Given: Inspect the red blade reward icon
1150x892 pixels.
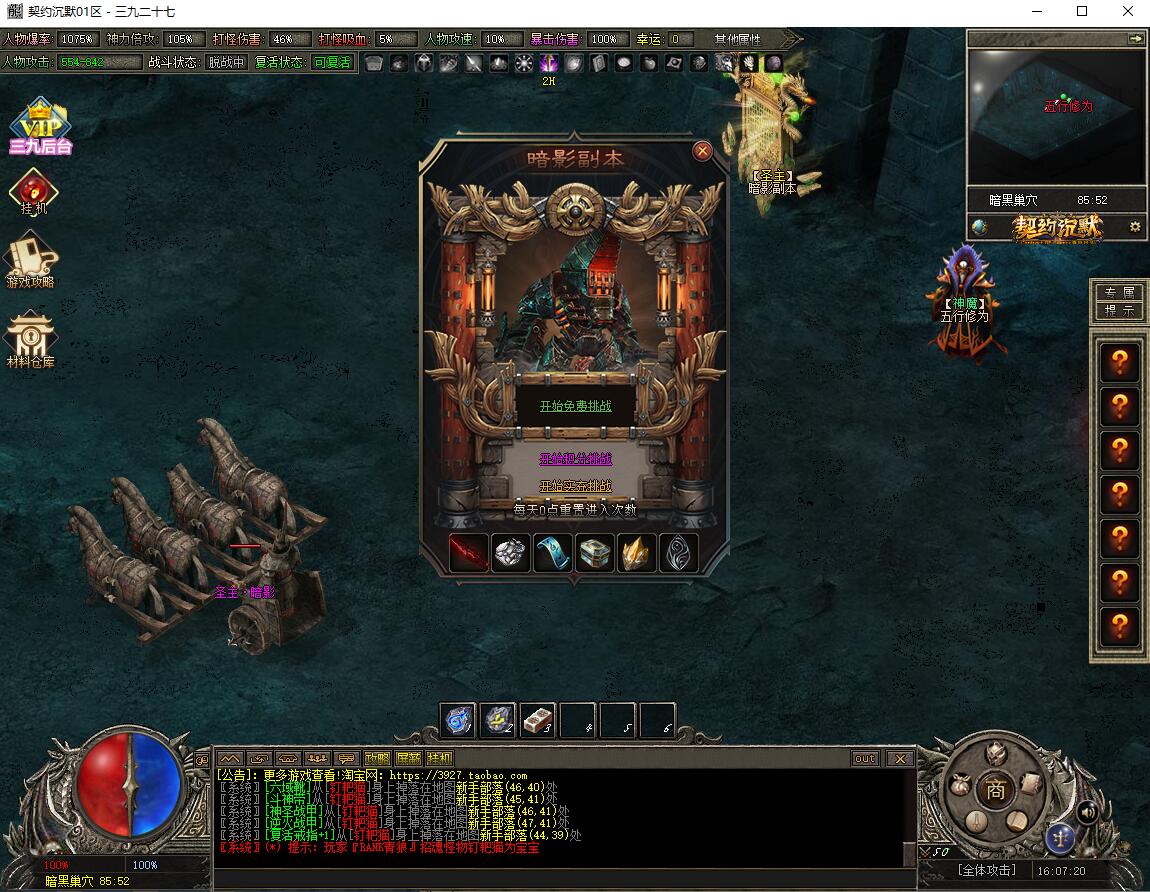Looking at the screenshot, I should coord(469,553).
